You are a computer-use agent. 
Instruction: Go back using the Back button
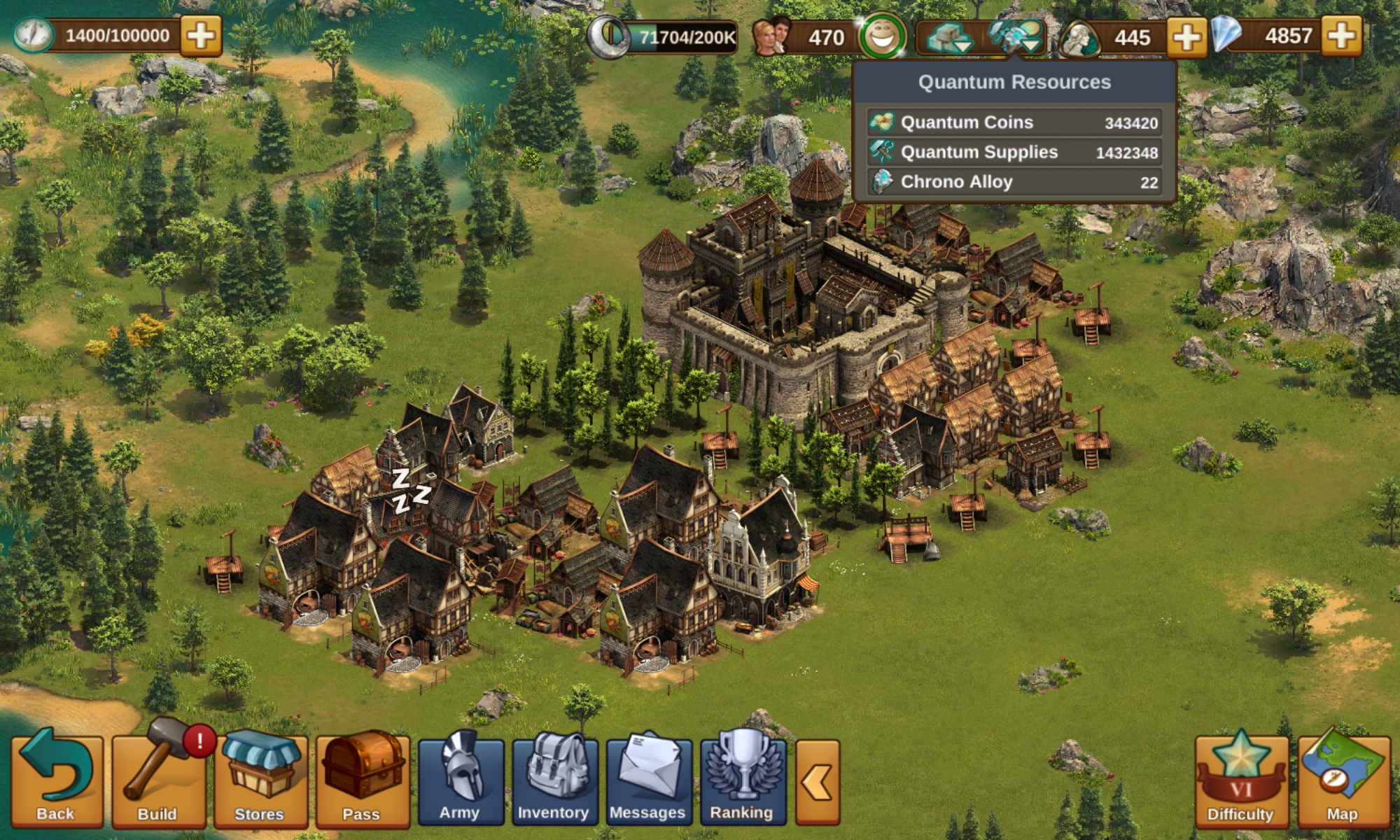pyautogui.click(x=56, y=780)
